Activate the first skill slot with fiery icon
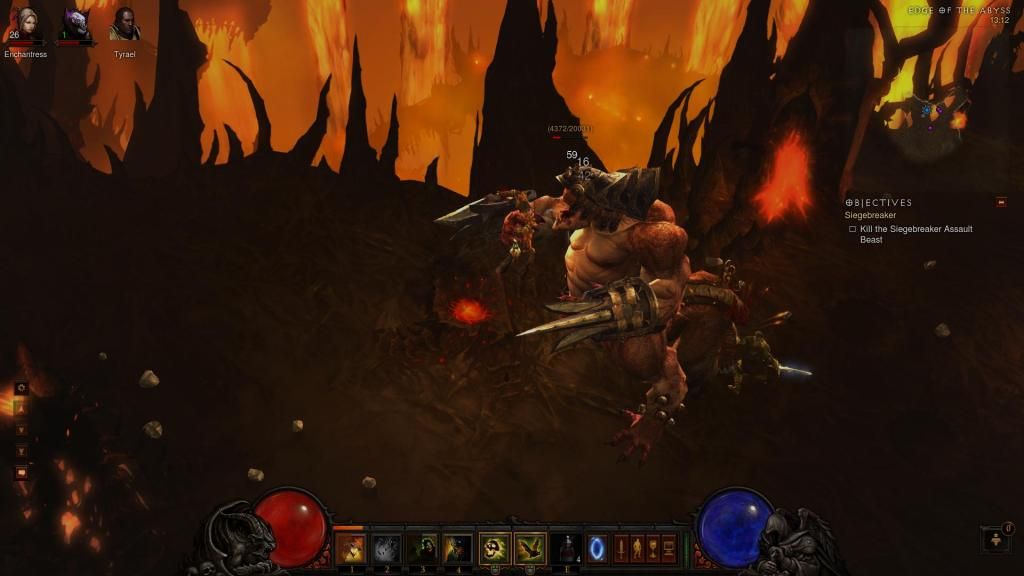This screenshot has height=576, width=1024. (351, 548)
